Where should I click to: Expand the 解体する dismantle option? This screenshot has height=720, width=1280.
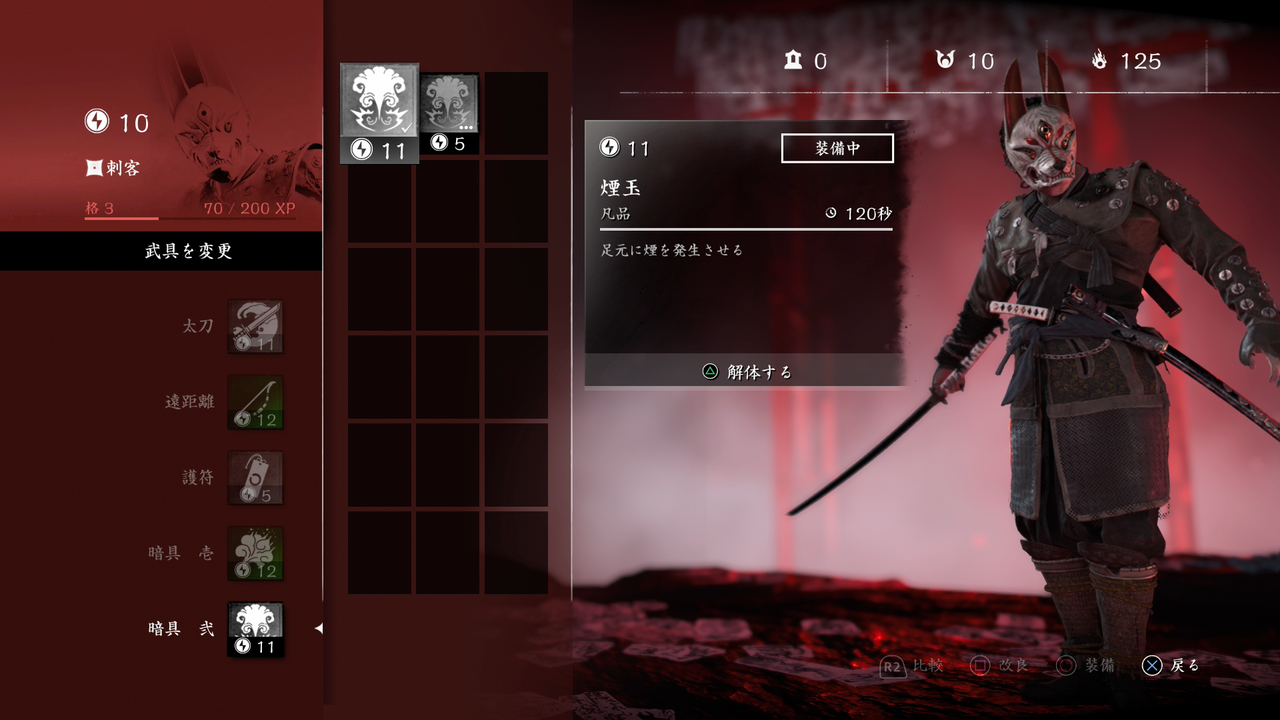click(x=745, y=371)
